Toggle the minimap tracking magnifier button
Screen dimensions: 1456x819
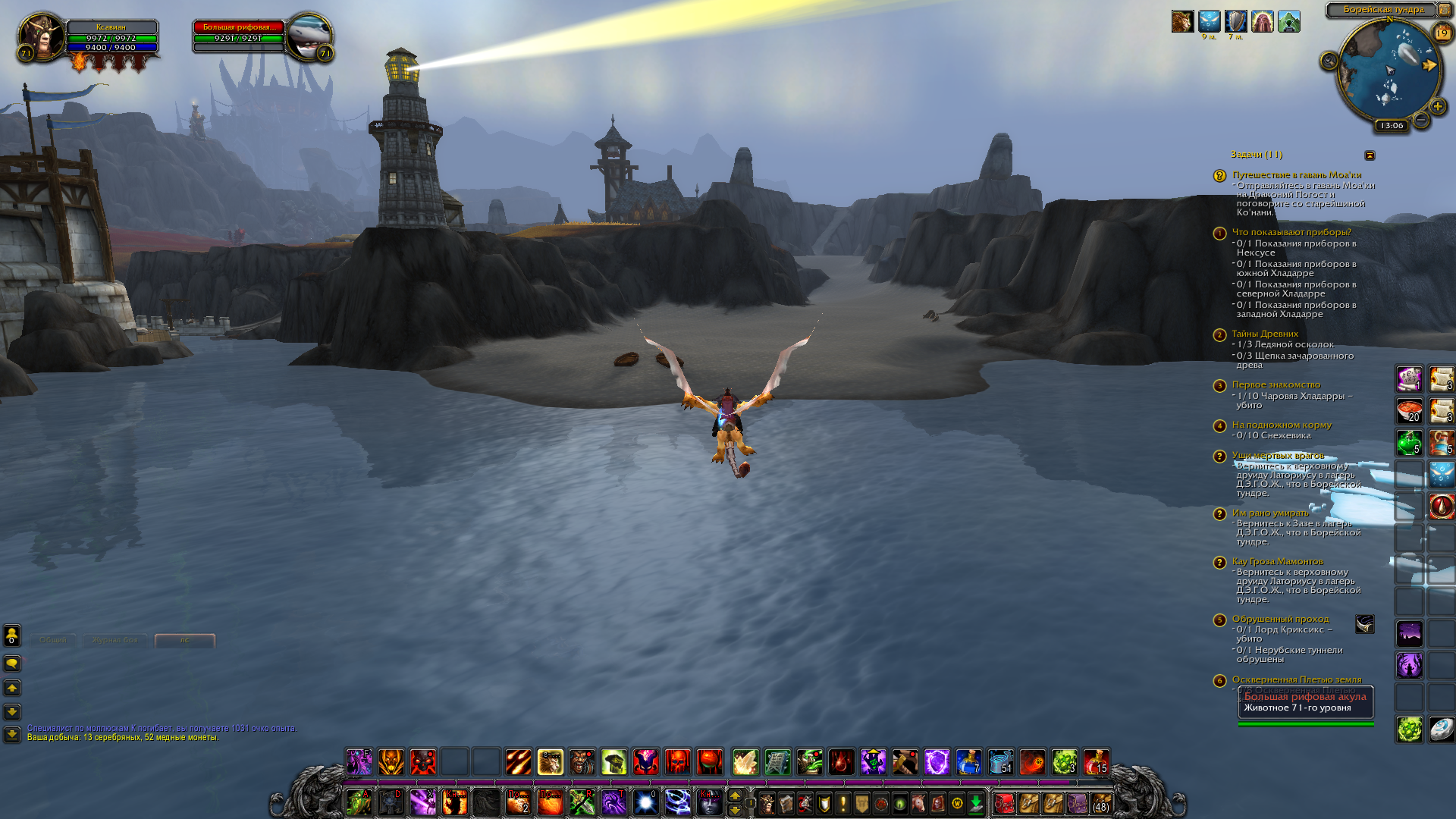pyautogui.click(x=1329, y=61)
